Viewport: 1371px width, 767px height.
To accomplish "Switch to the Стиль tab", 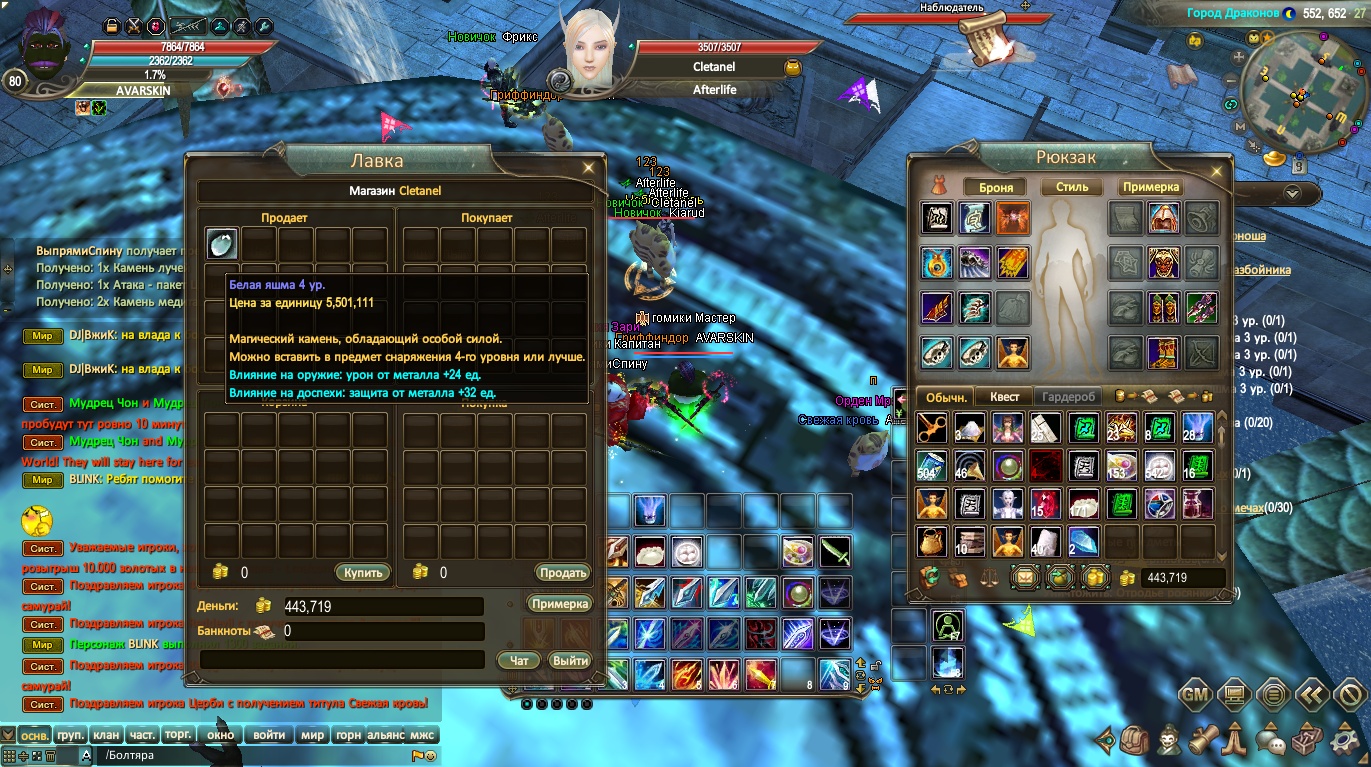I will click(1071, 187).
